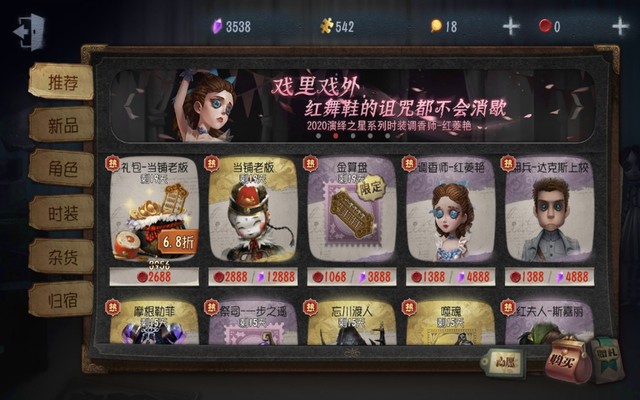Exit the shop via the door icon
Viewport: 640px width, 400px height.
pyautogui.click(x=28, y=30)
